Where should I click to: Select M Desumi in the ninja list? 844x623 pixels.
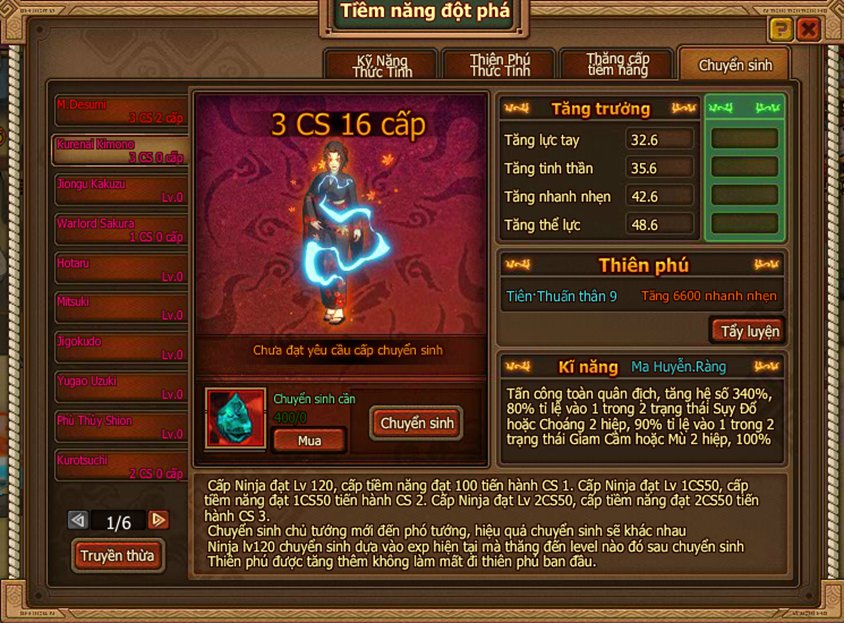[x=121, y=111]
